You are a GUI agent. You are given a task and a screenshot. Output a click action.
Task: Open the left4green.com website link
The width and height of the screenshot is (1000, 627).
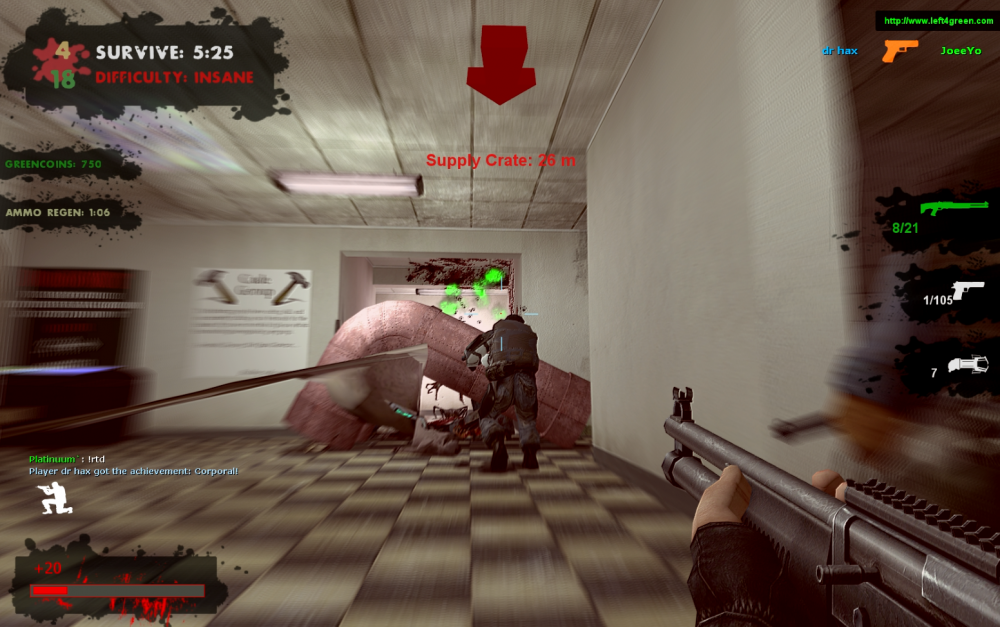coord(936,21)
